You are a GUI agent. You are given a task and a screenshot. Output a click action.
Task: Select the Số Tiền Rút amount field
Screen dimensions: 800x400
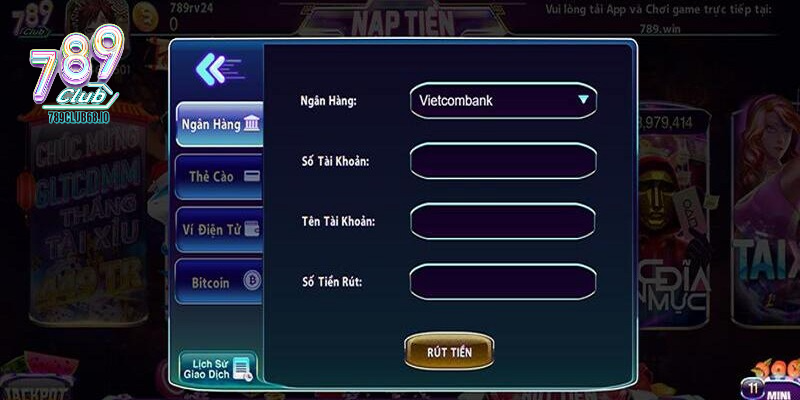[x=503, y=282]
